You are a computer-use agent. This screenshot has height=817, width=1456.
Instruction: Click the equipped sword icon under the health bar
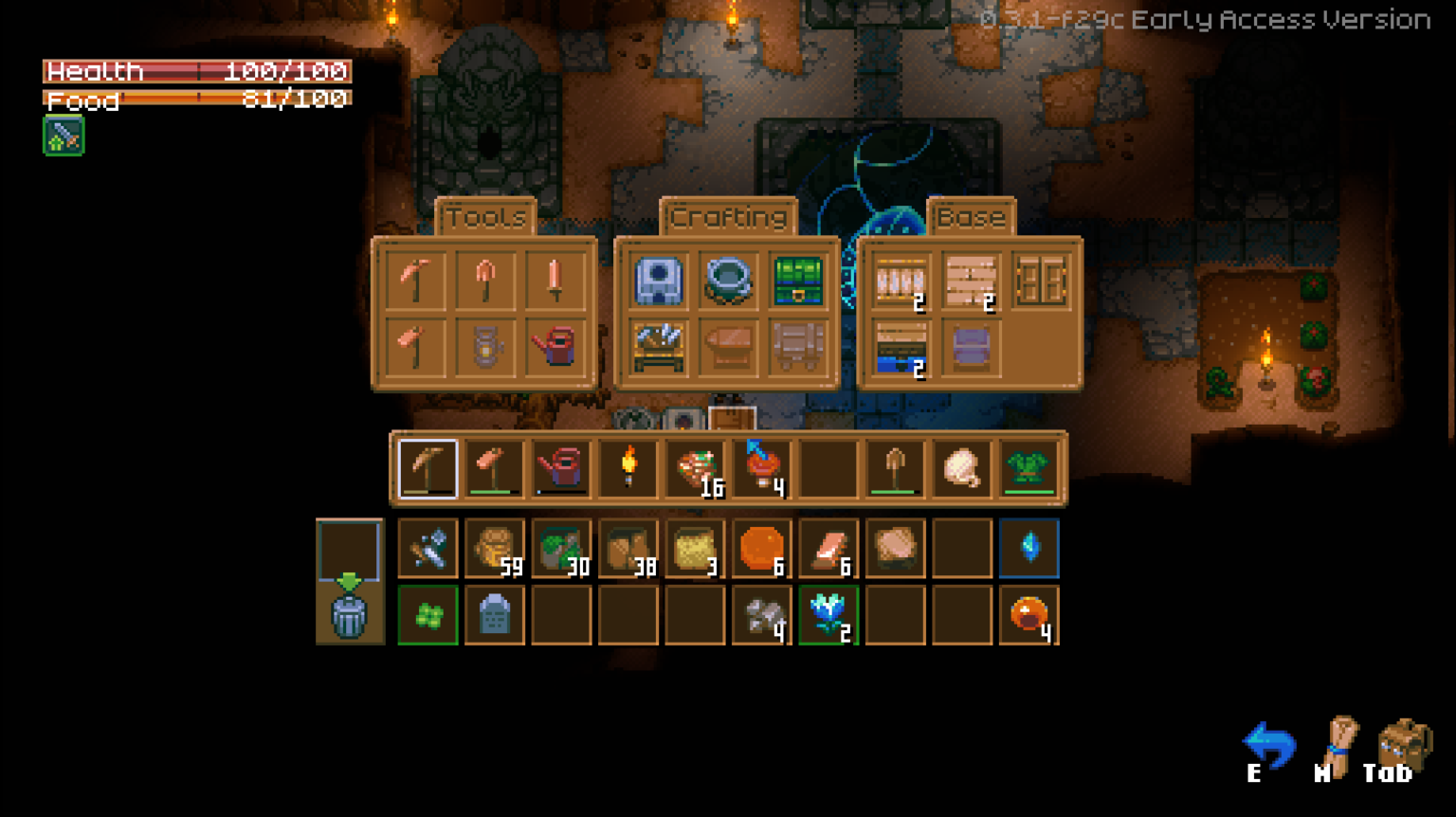pyautogui.click(x=63, y=136)
